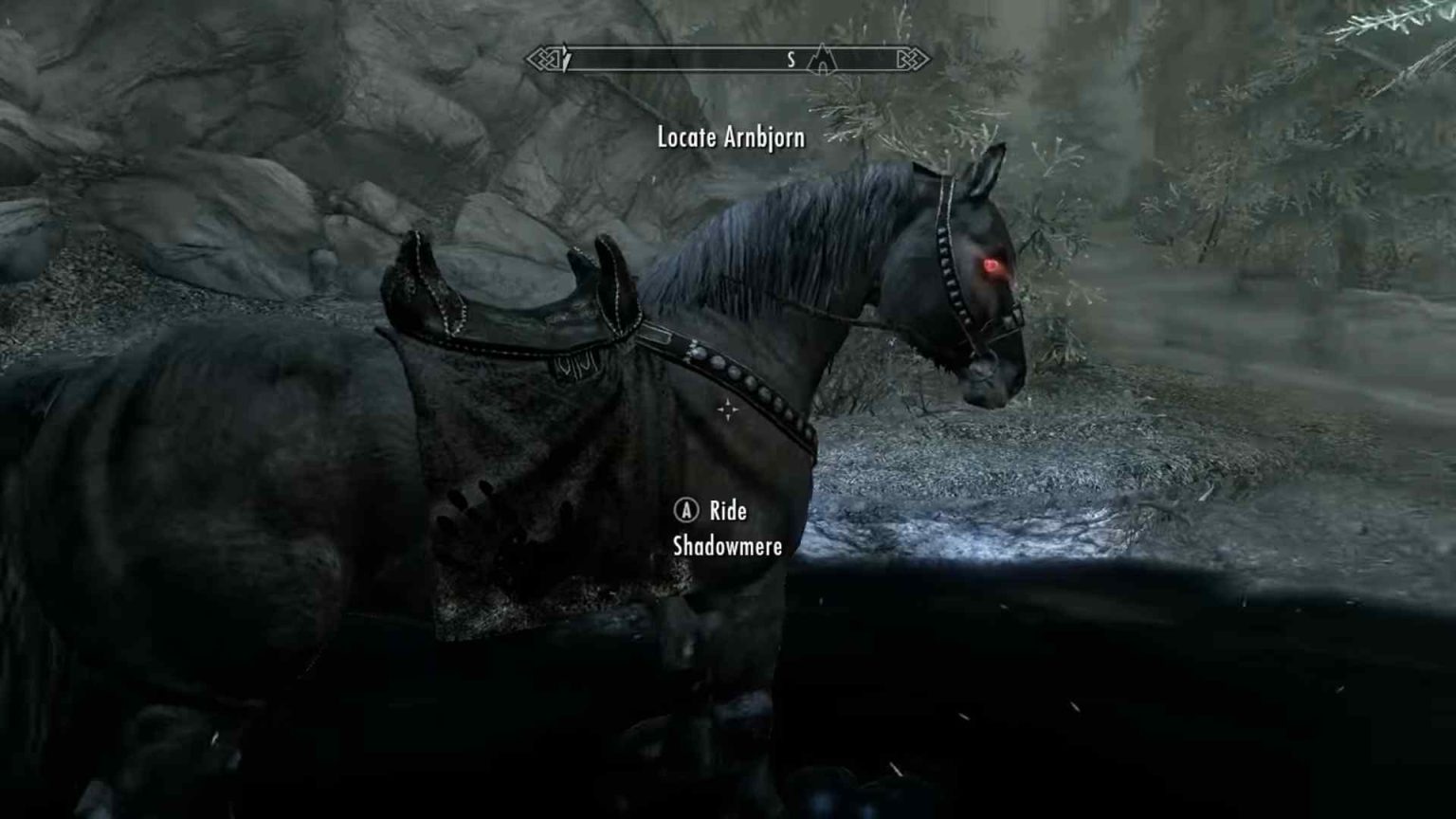The height and width of the screenshot is (819, 1456).
Task: Click the 'Locate Arnbjorn' quest objective text
Action: pos(727,137)
